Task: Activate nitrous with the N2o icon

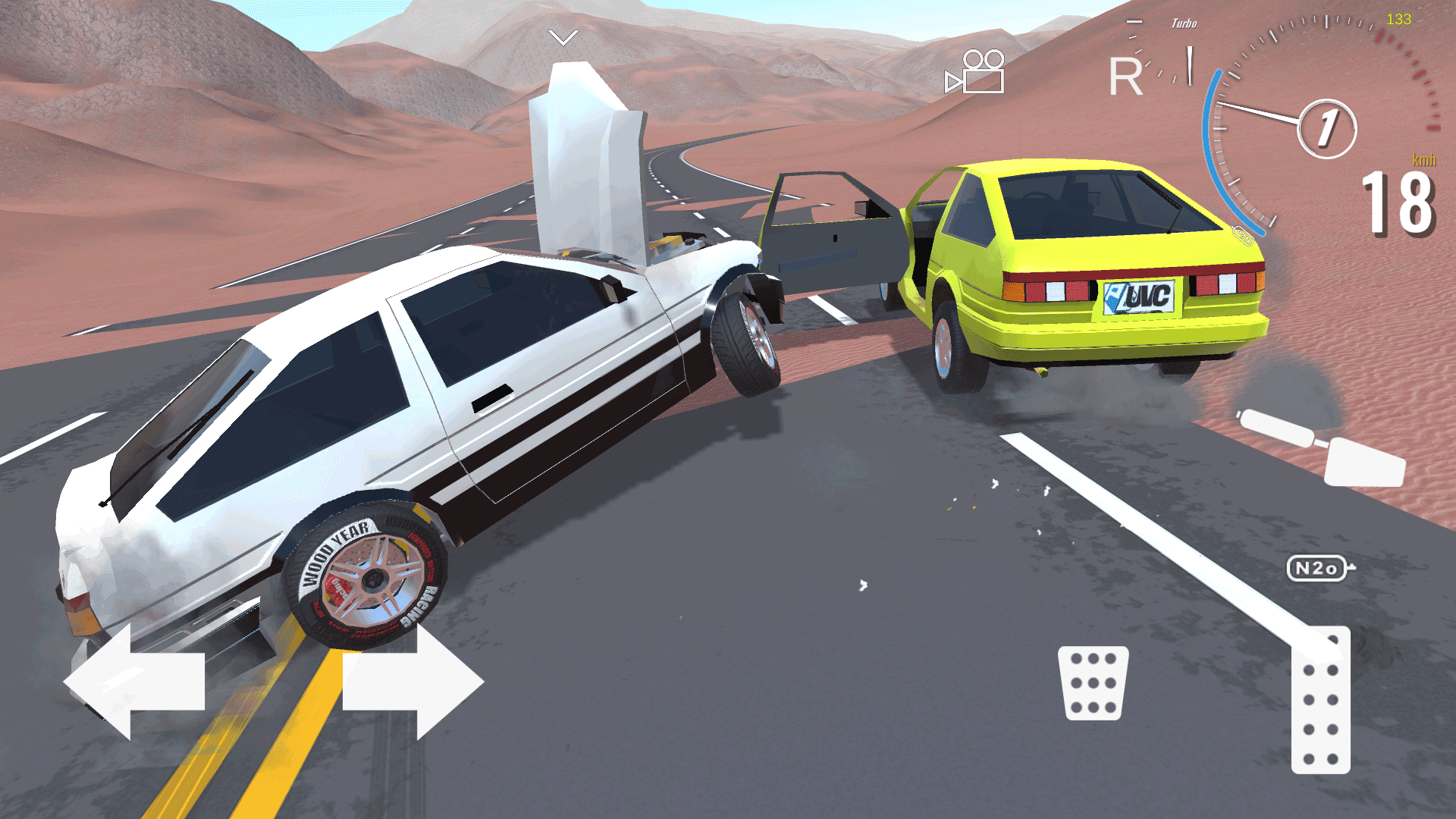Action: (x=1316, y=567)
